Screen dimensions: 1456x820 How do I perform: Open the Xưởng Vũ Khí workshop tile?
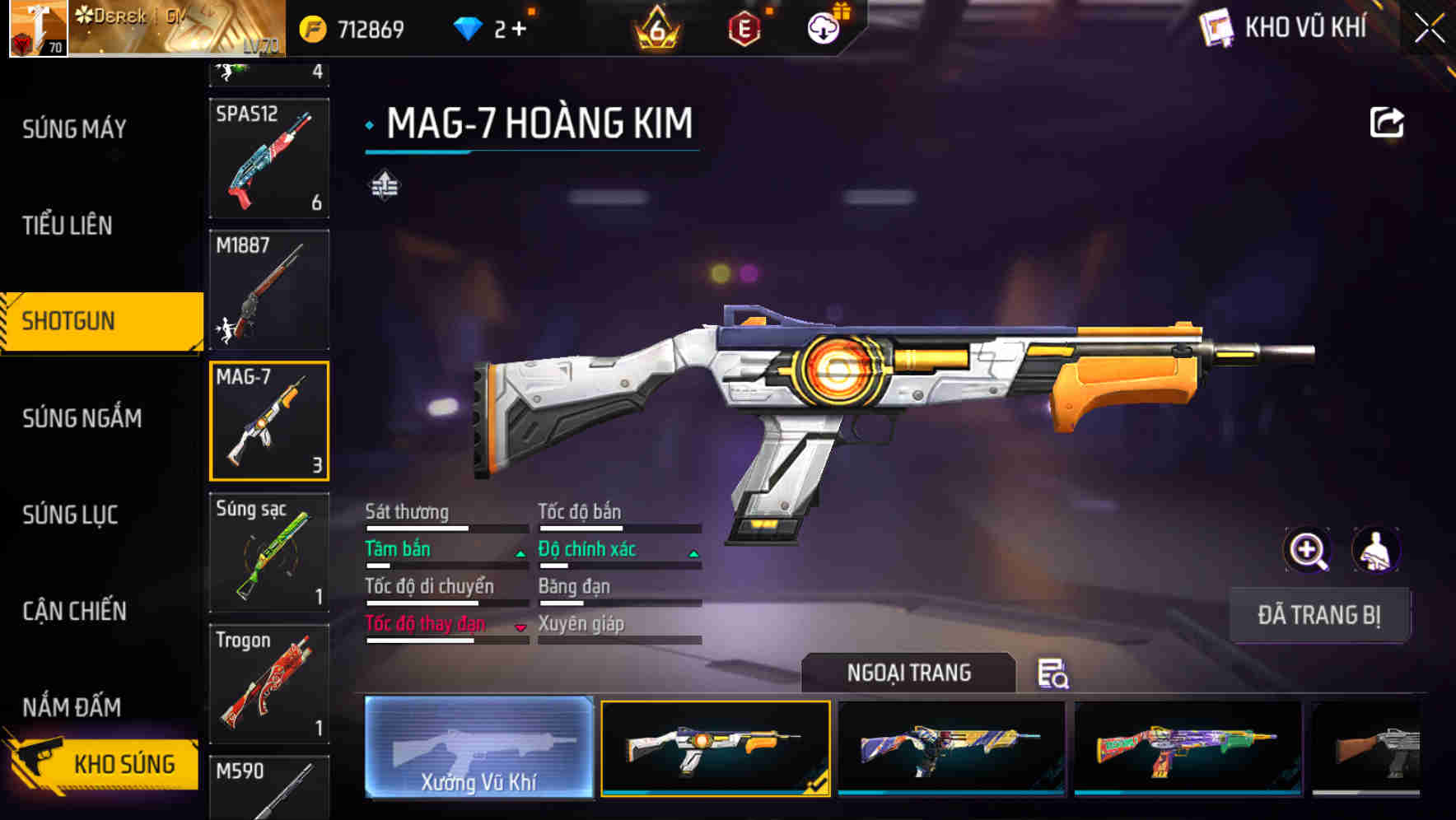pyautogui.click(x=478, y=748)
